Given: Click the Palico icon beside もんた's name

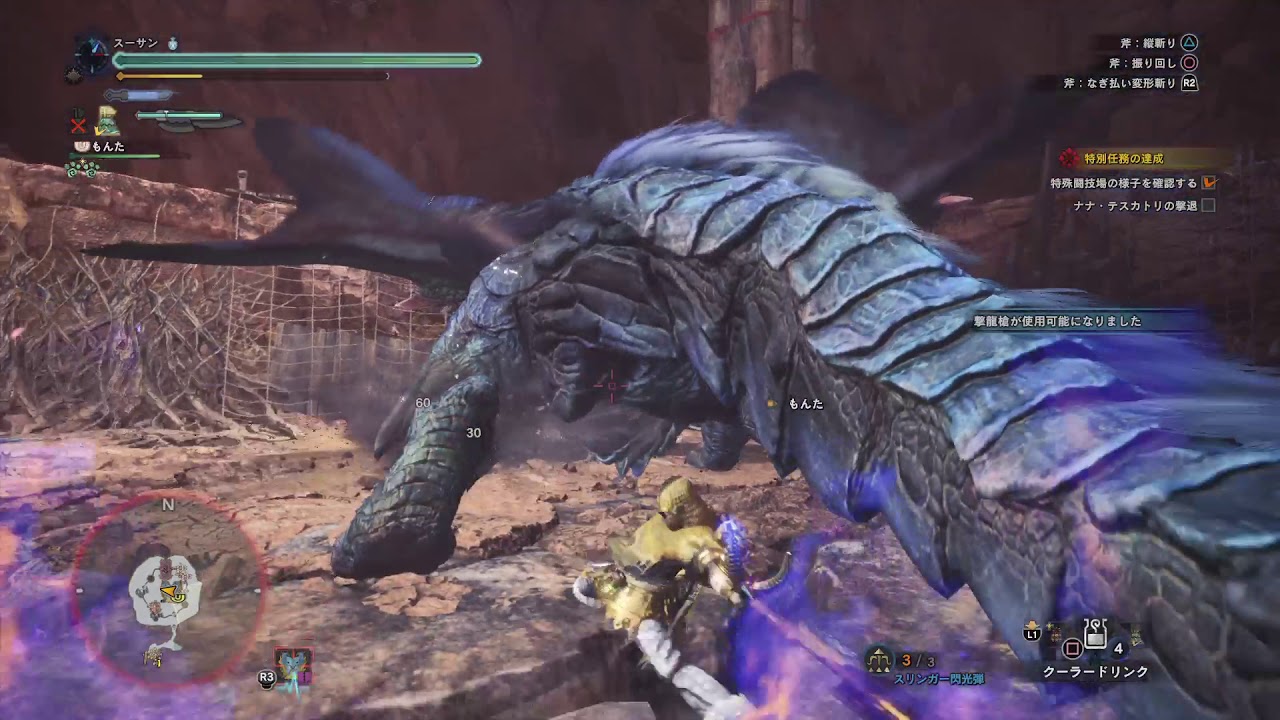Looking at the screenshot, I should pyautogui.click(x=81, y=146).
